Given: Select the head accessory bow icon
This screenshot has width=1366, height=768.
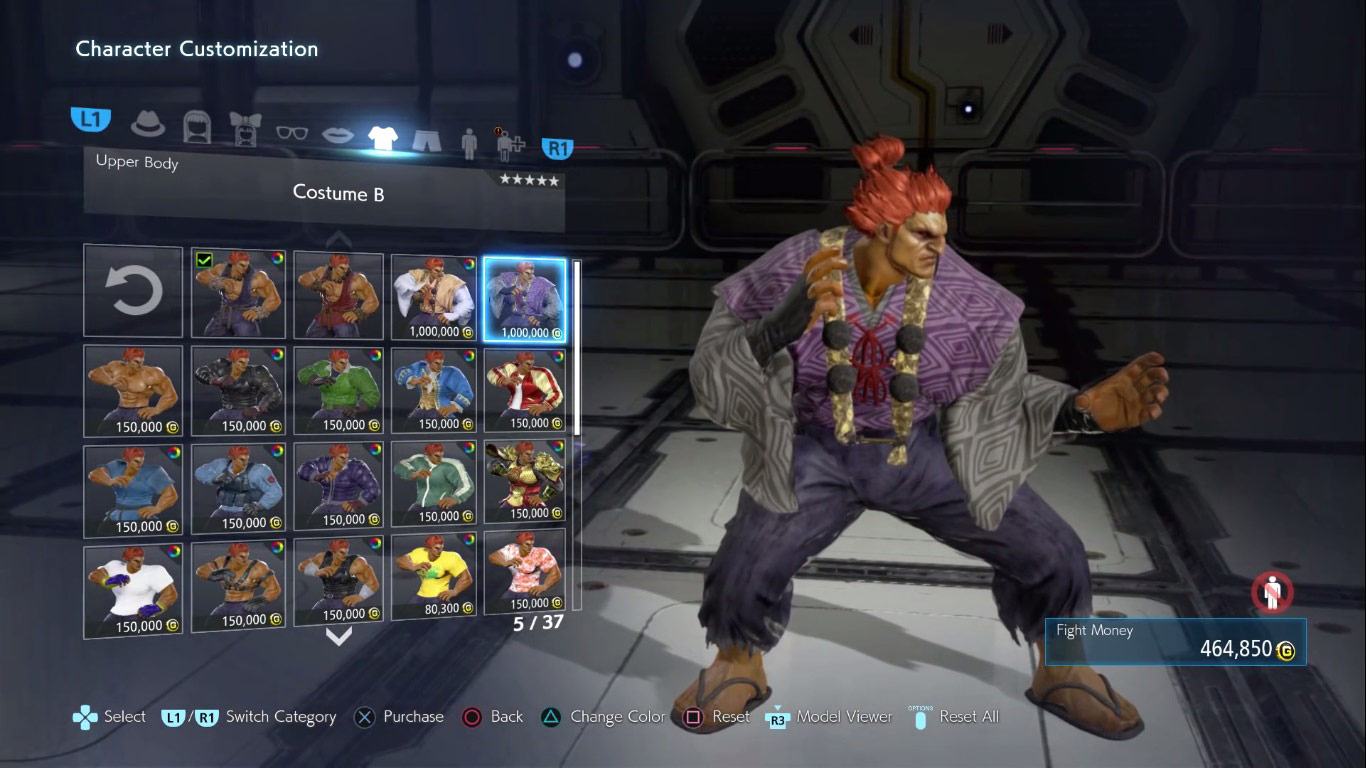Looking at the screenshot, I should [245, 130].
